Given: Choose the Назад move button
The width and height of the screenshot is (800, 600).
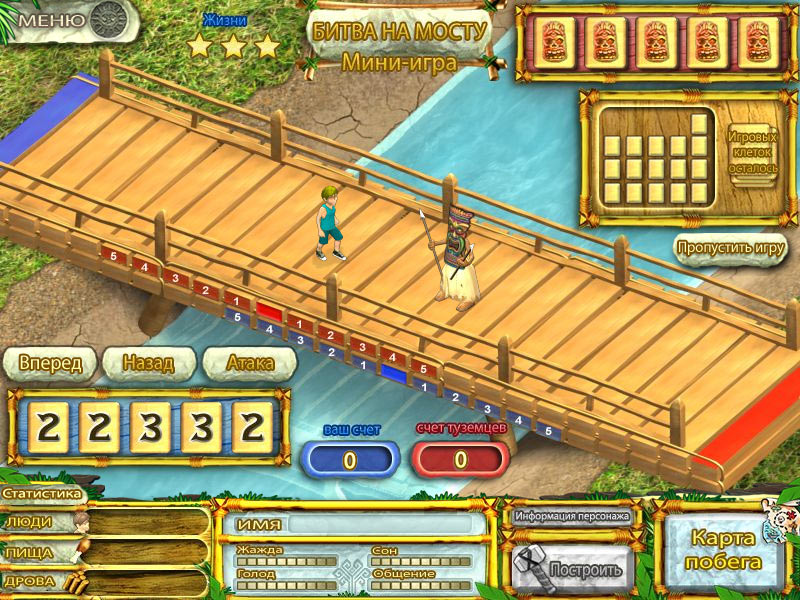Looking at the screenshot, I should [x=148, y=363].
